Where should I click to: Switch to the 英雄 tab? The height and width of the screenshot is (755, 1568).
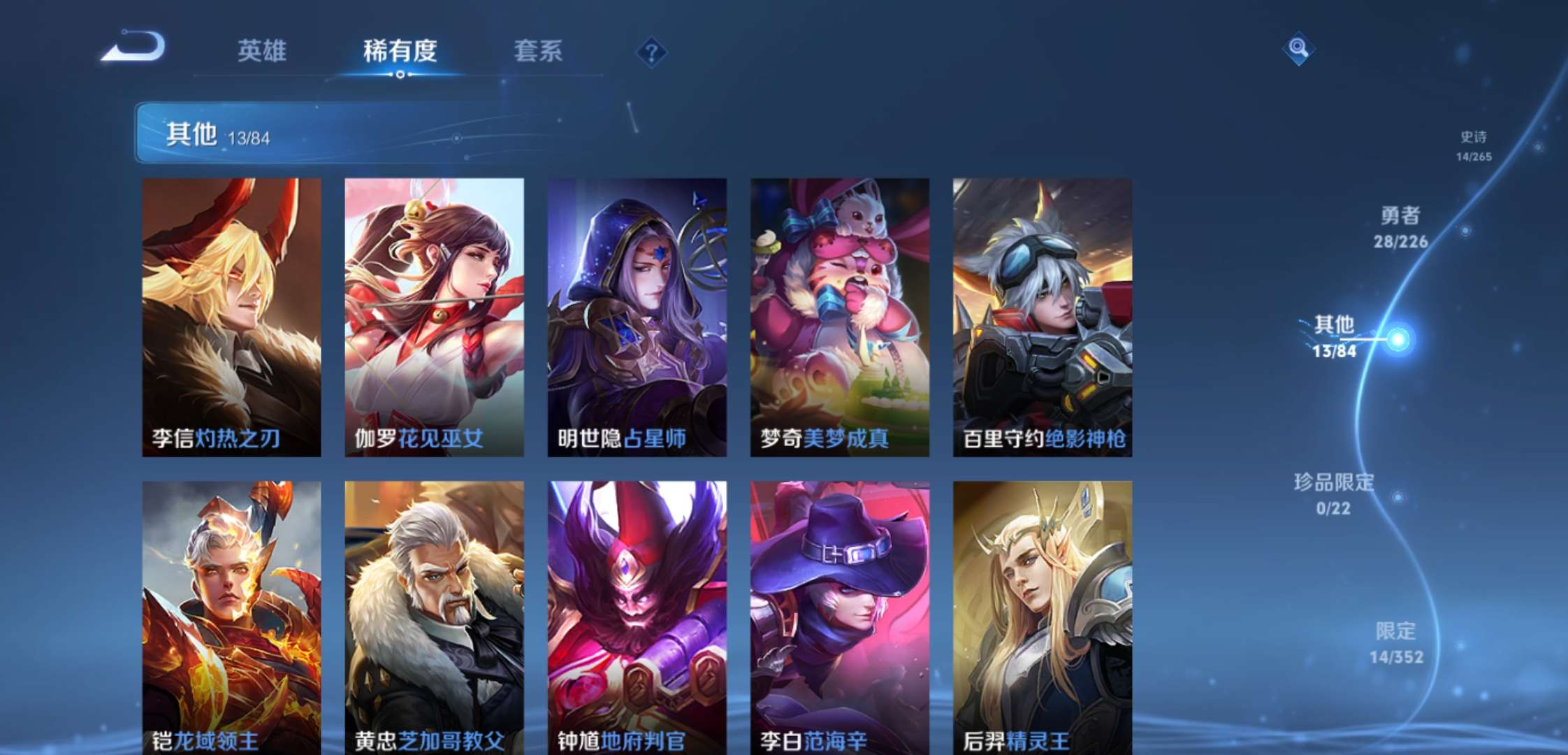coord(263,52)
